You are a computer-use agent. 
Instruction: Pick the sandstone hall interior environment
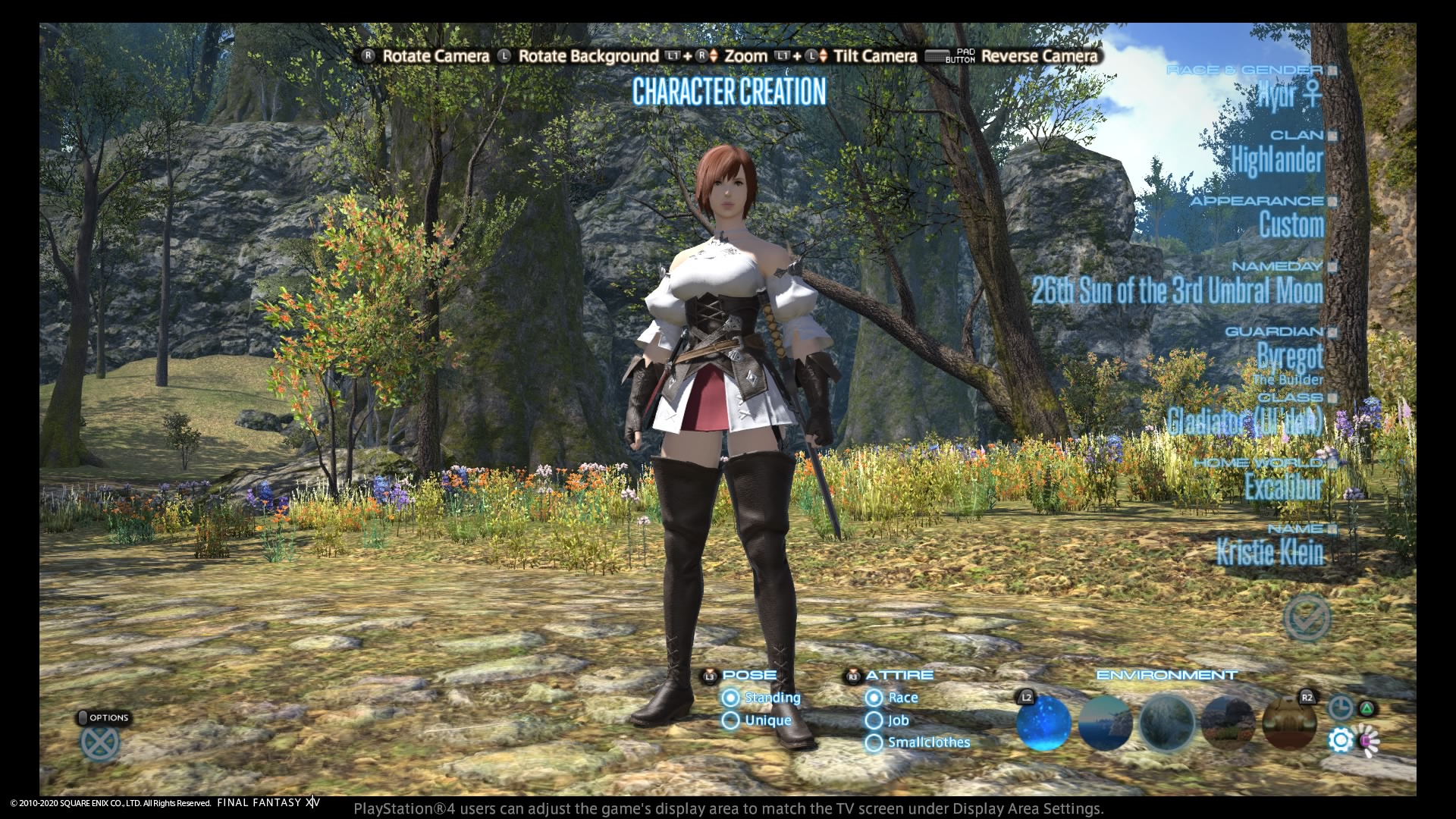1290,723
